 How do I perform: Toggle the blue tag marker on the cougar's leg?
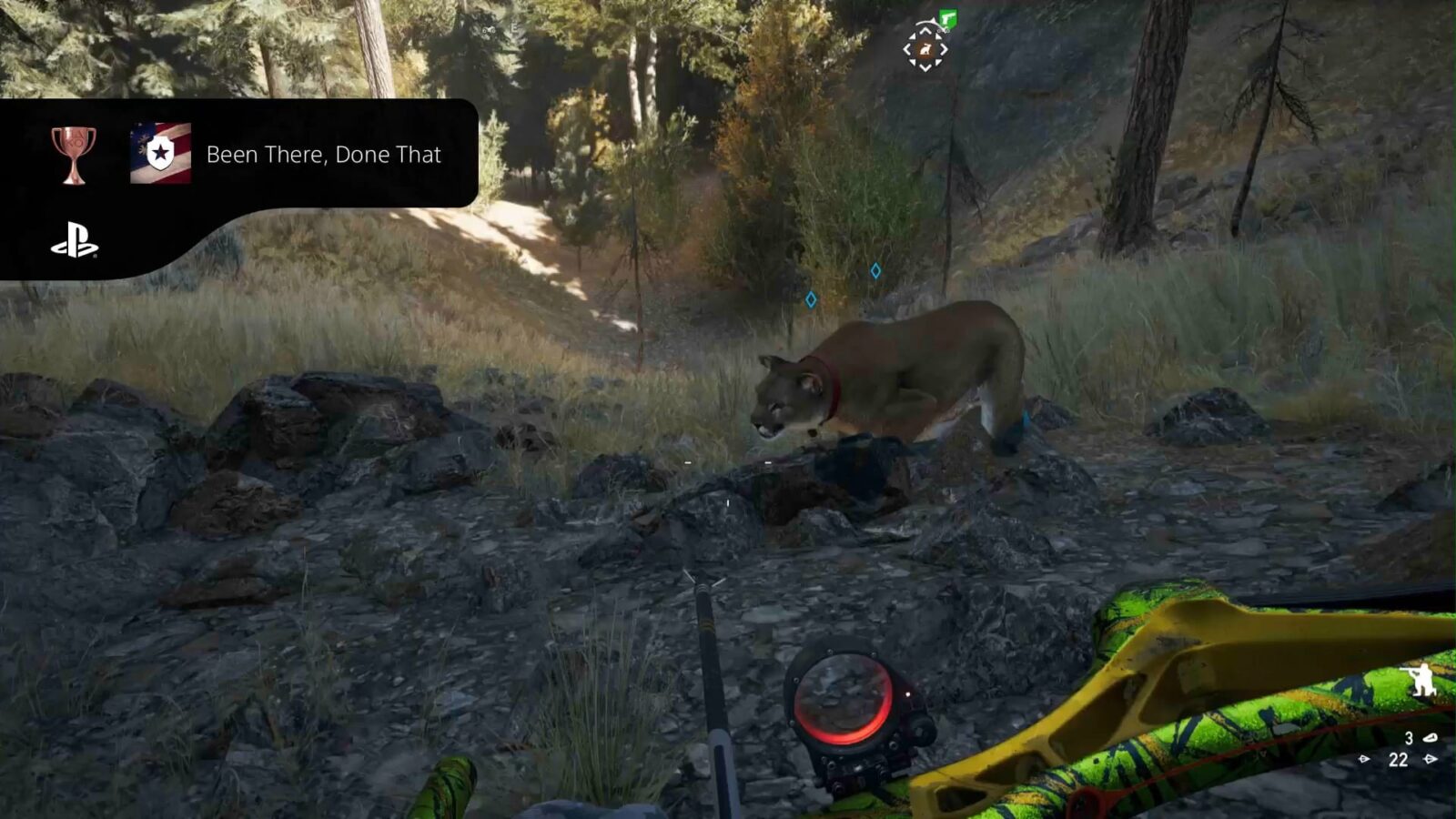[1023, 417]
